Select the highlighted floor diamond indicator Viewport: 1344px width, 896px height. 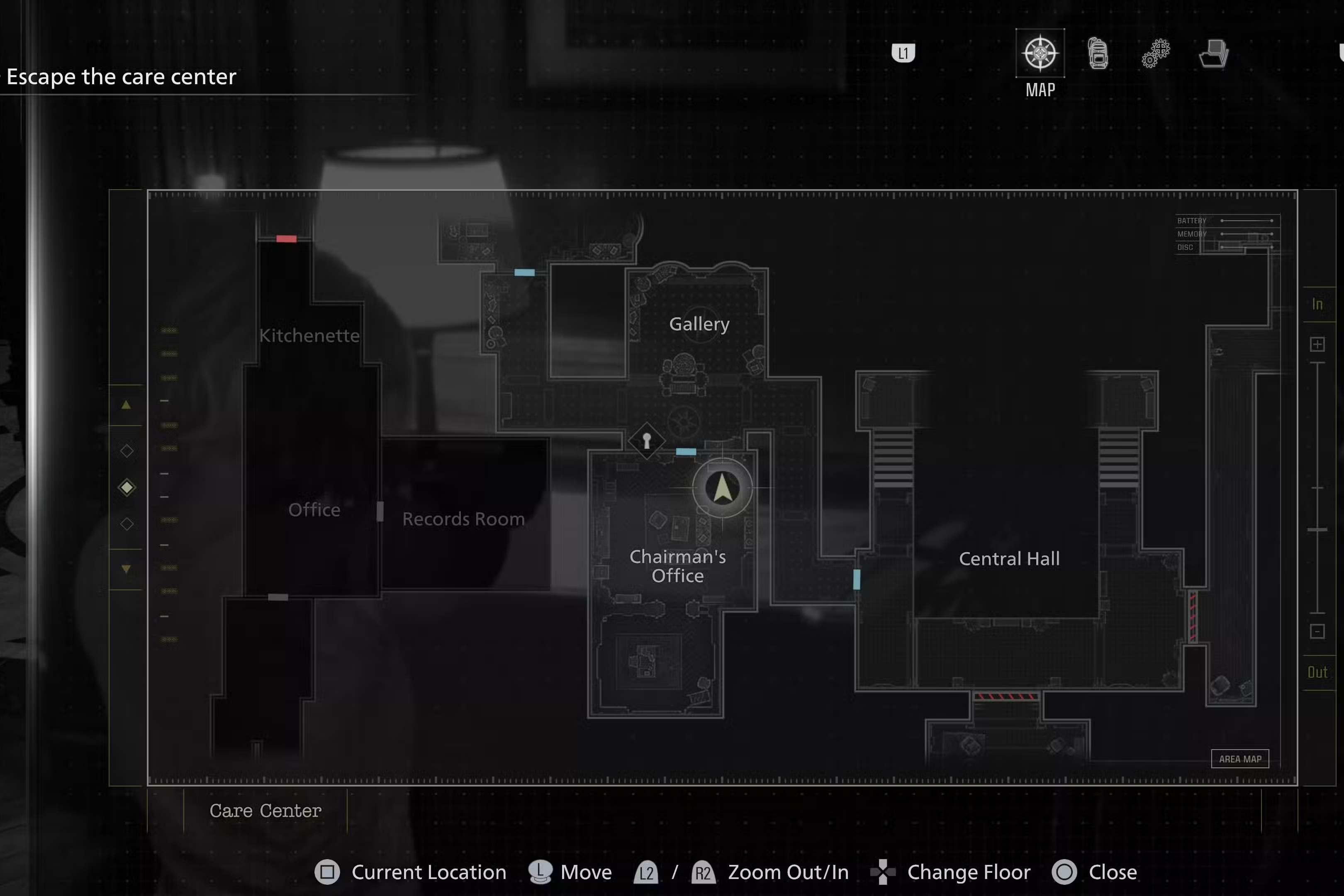(127, 487)
